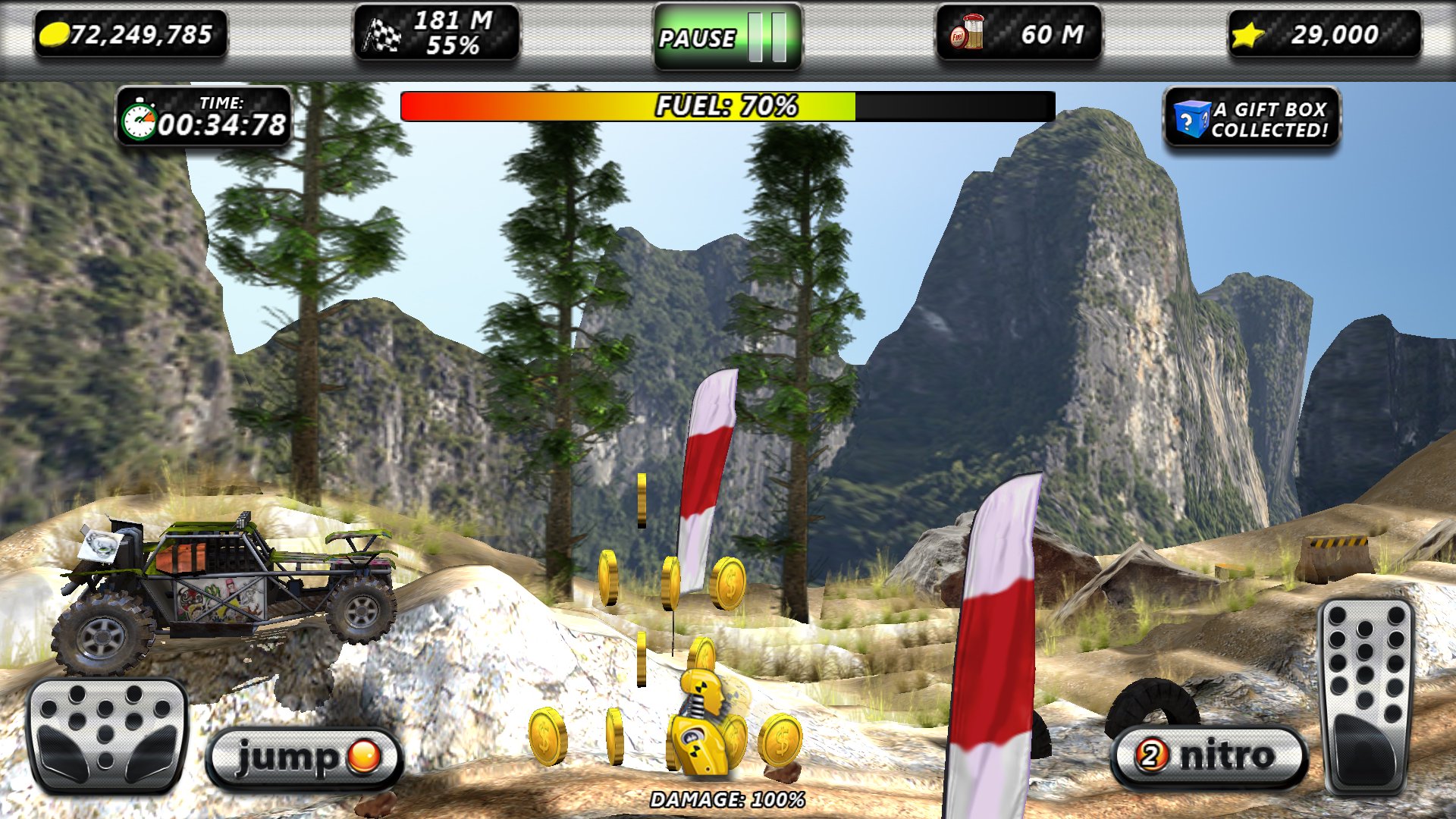The width and height of the screenshot is (1456, 819).
Task: Click the orange jump ball icon
Action: coord(365,755)
